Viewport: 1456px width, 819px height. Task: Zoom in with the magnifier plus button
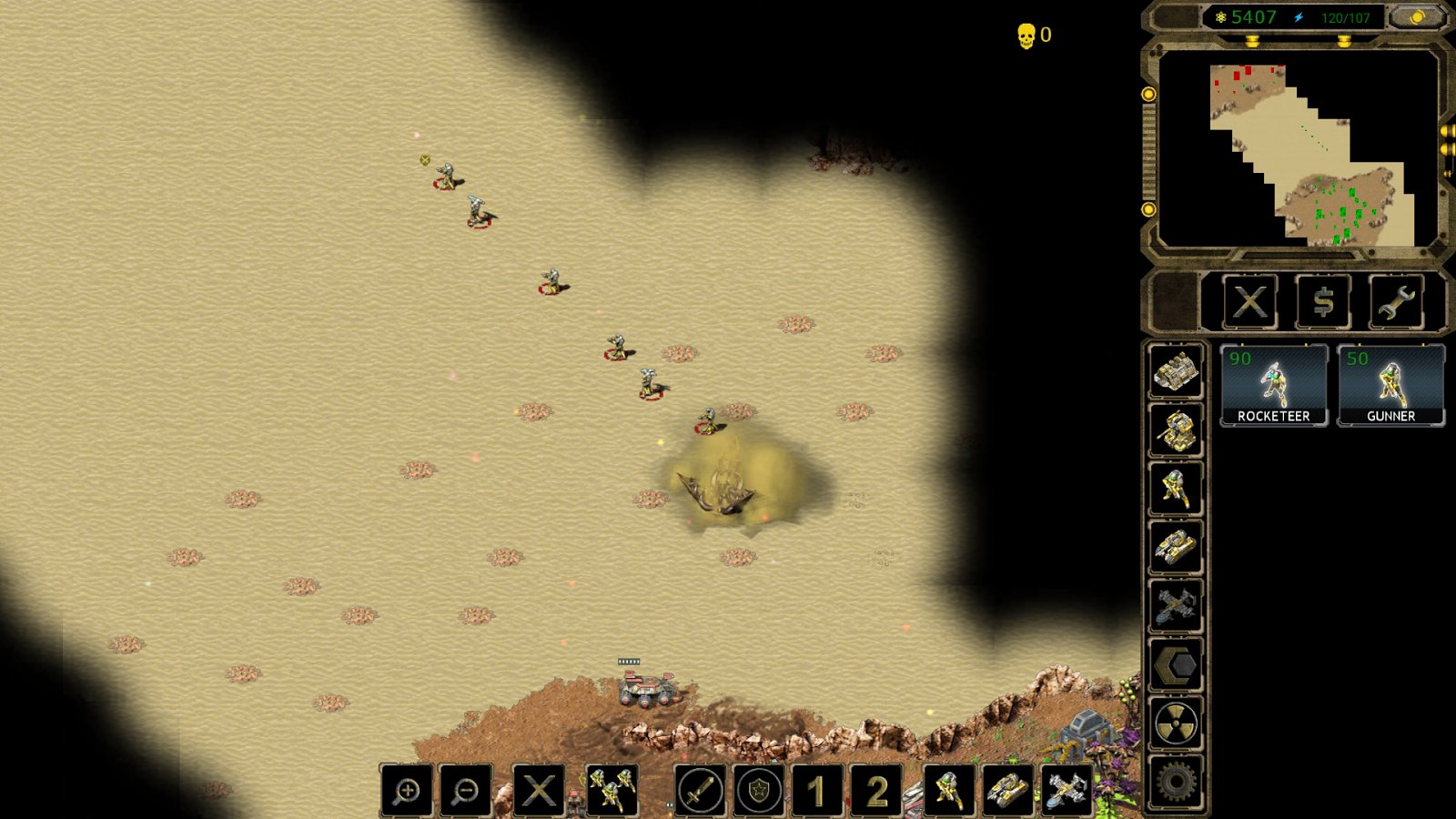[407, 791]
